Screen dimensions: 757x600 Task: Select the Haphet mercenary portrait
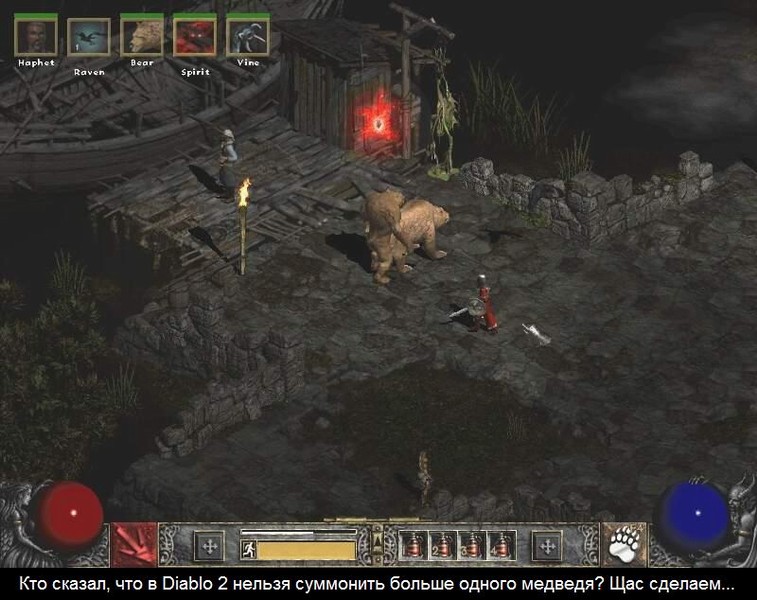35,36
